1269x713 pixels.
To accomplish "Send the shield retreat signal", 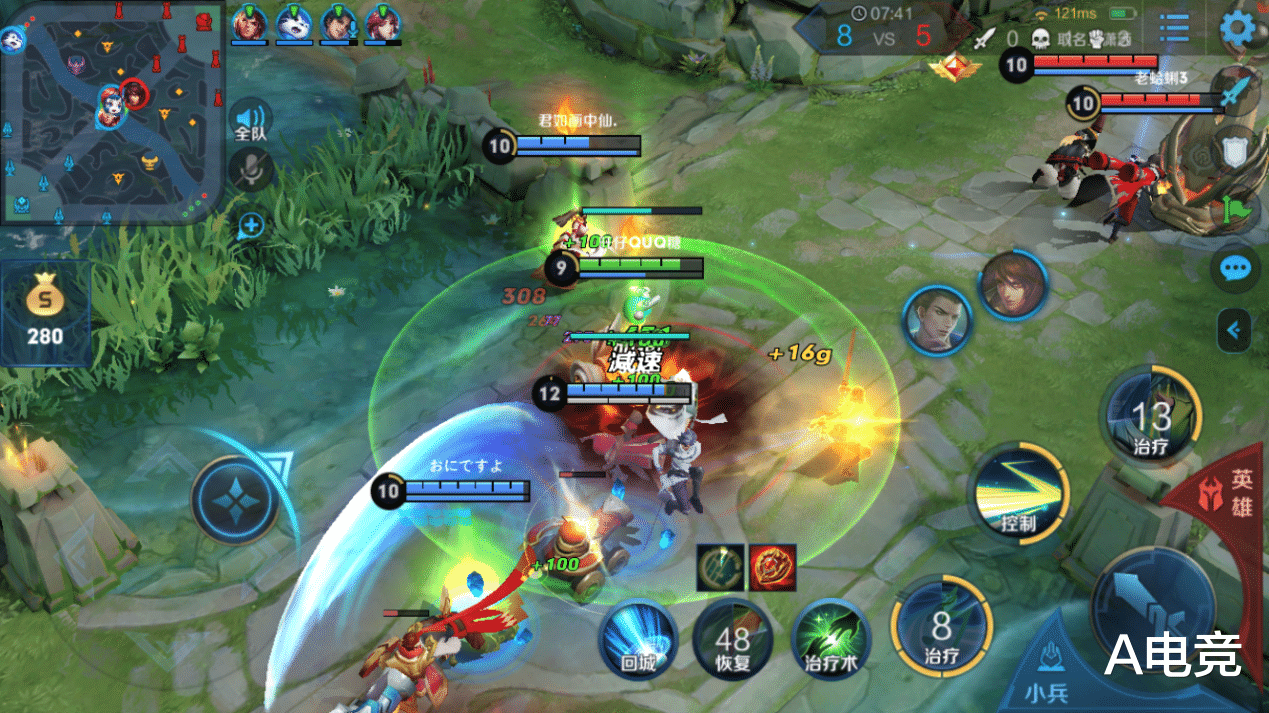I will coord(1235,151).
